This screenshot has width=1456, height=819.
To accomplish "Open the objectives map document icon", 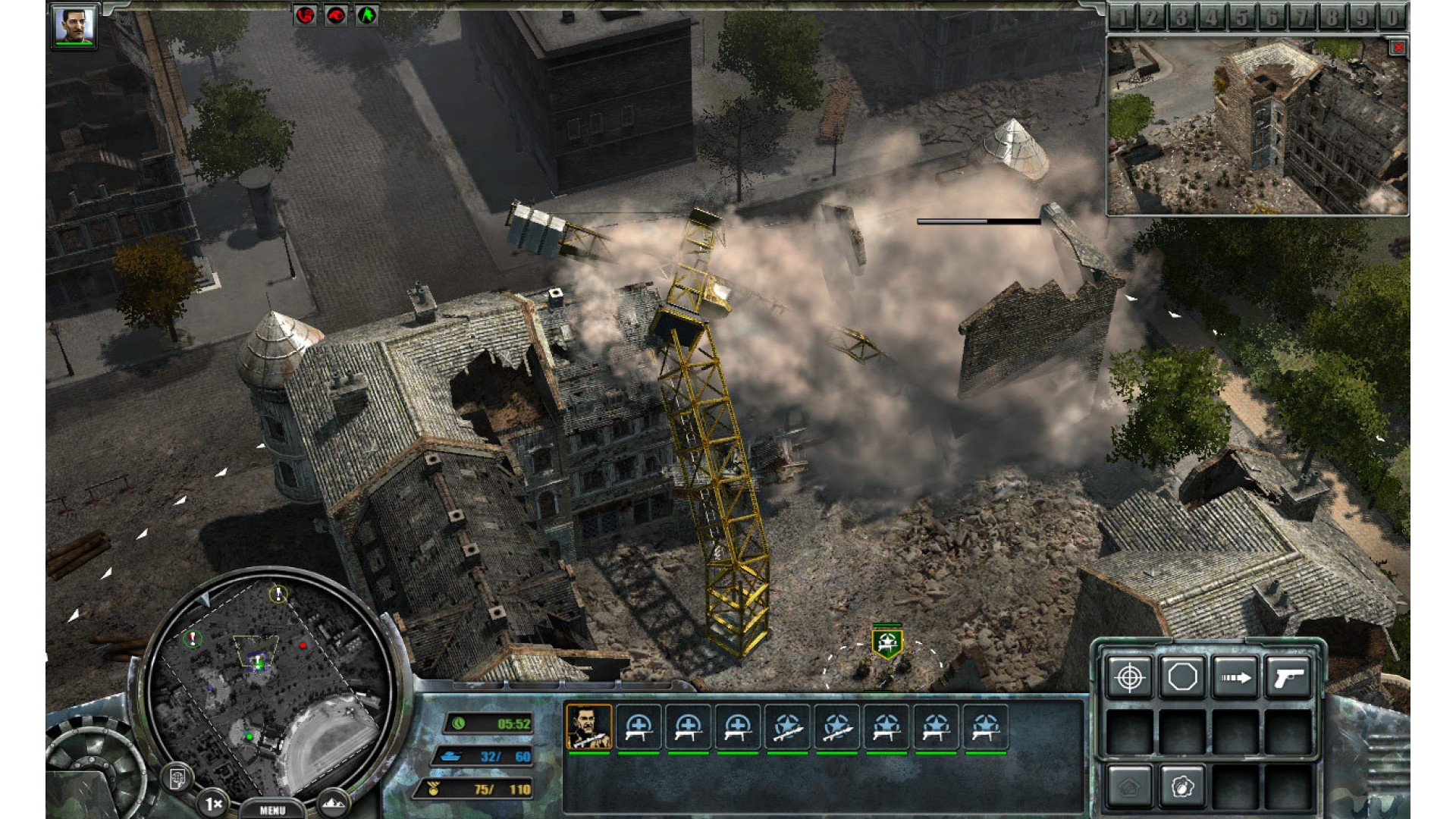I will pos(178,777).
